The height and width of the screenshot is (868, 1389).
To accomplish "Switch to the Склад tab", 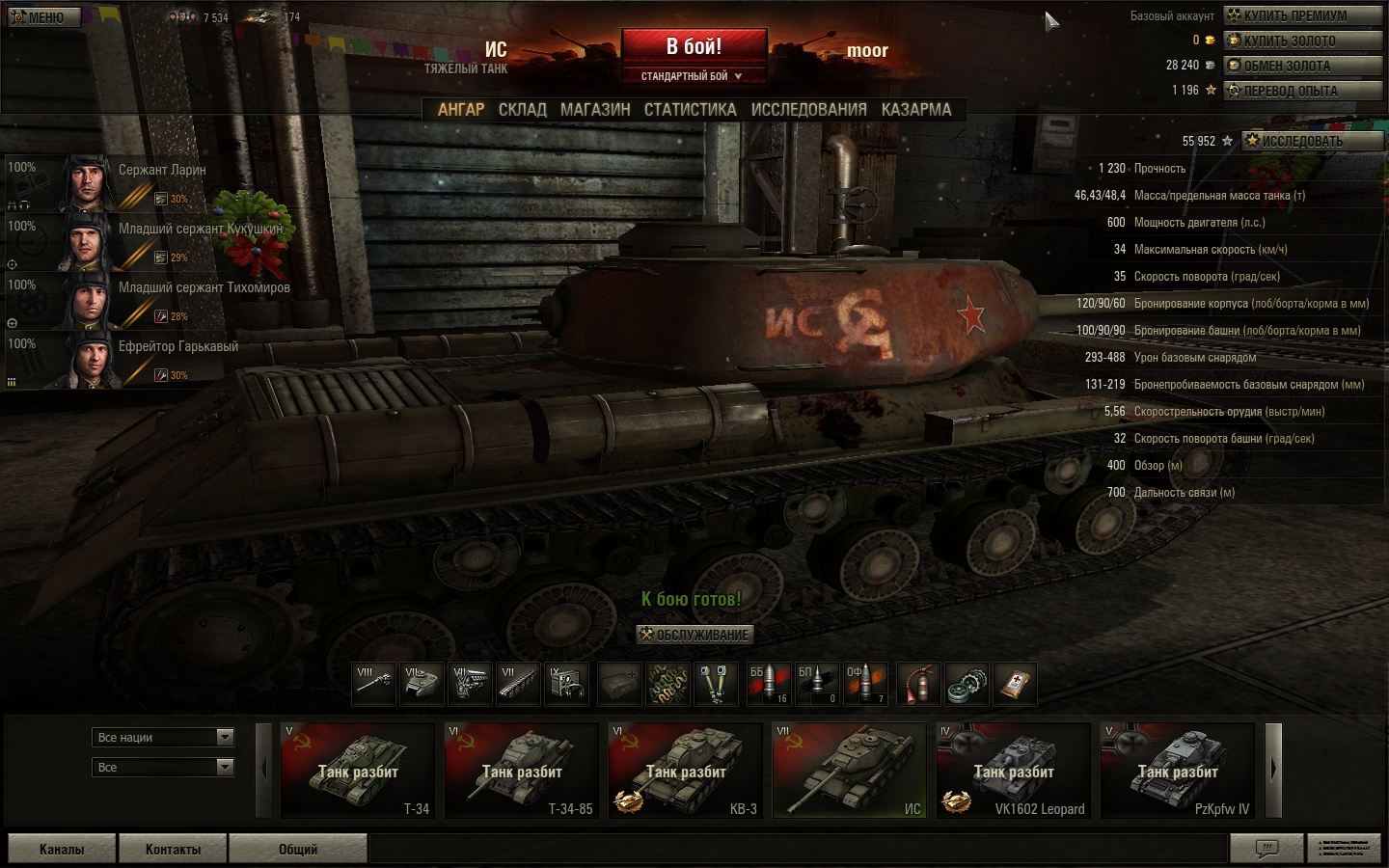I will [x=522, y=110].
